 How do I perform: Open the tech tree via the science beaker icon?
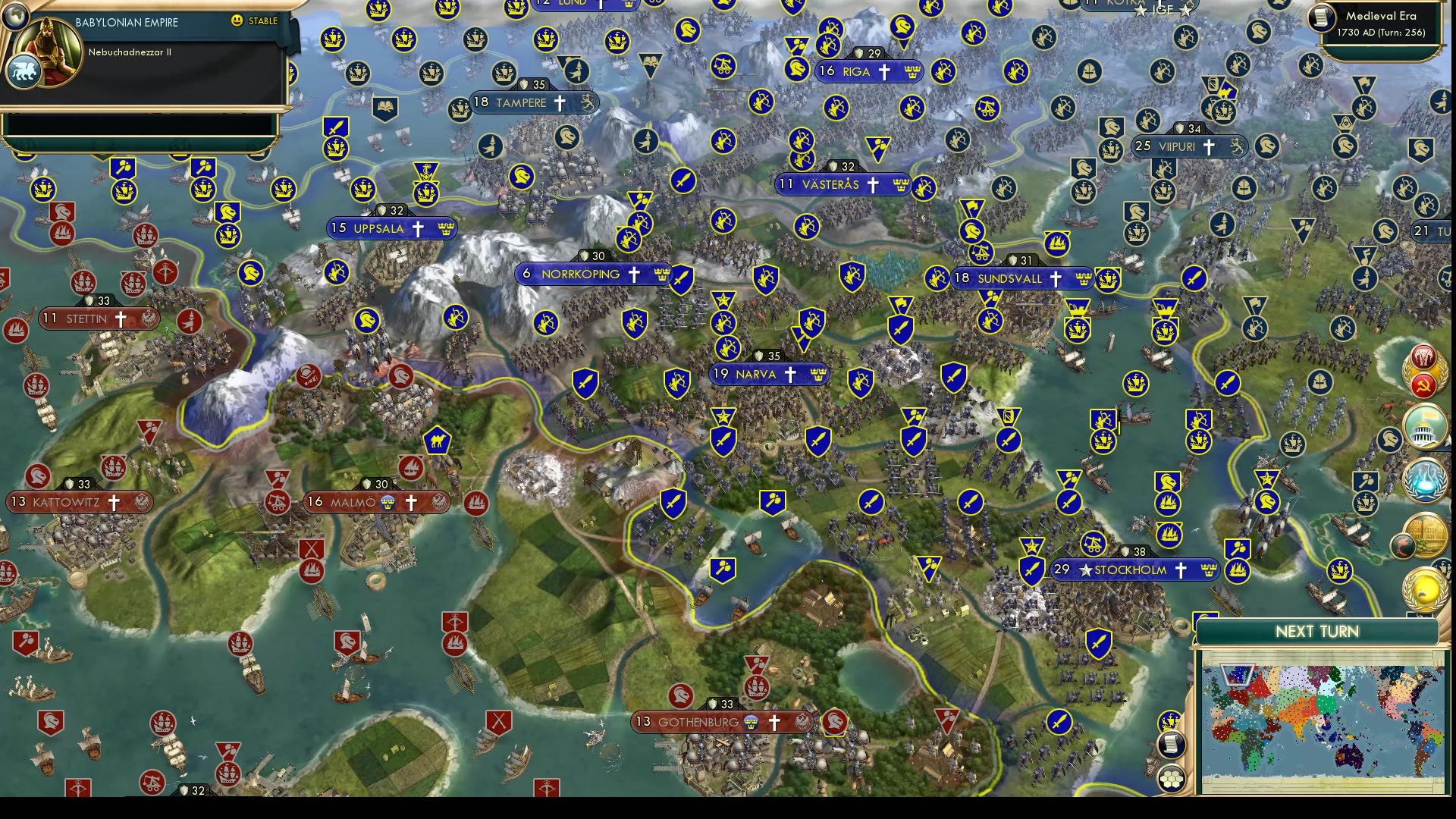[x=1424, y=481]
